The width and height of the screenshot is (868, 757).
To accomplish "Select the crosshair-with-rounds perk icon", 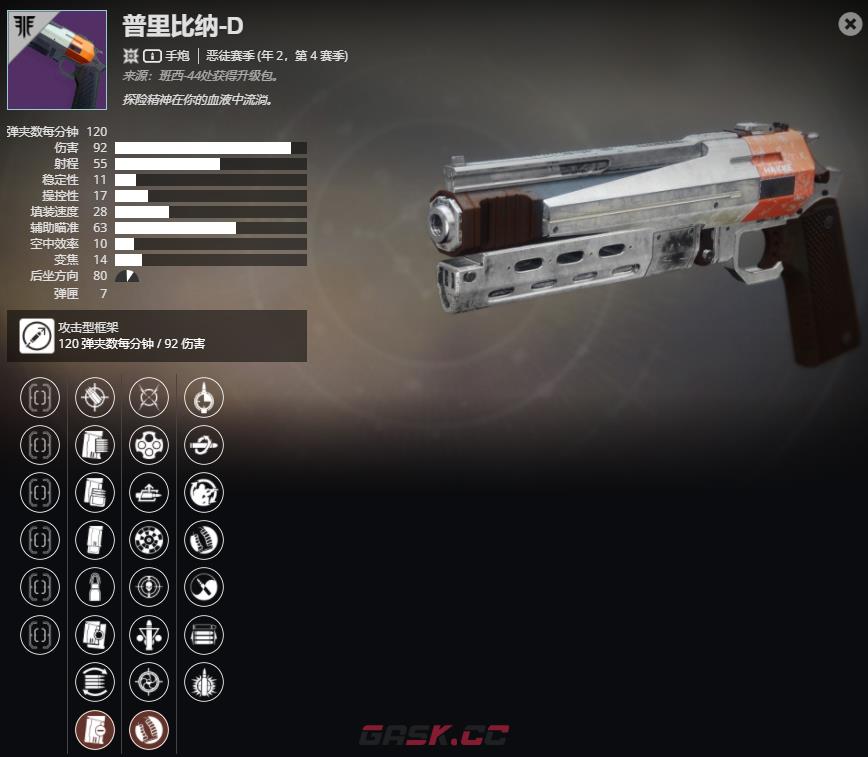I will (x=95, y=397).
